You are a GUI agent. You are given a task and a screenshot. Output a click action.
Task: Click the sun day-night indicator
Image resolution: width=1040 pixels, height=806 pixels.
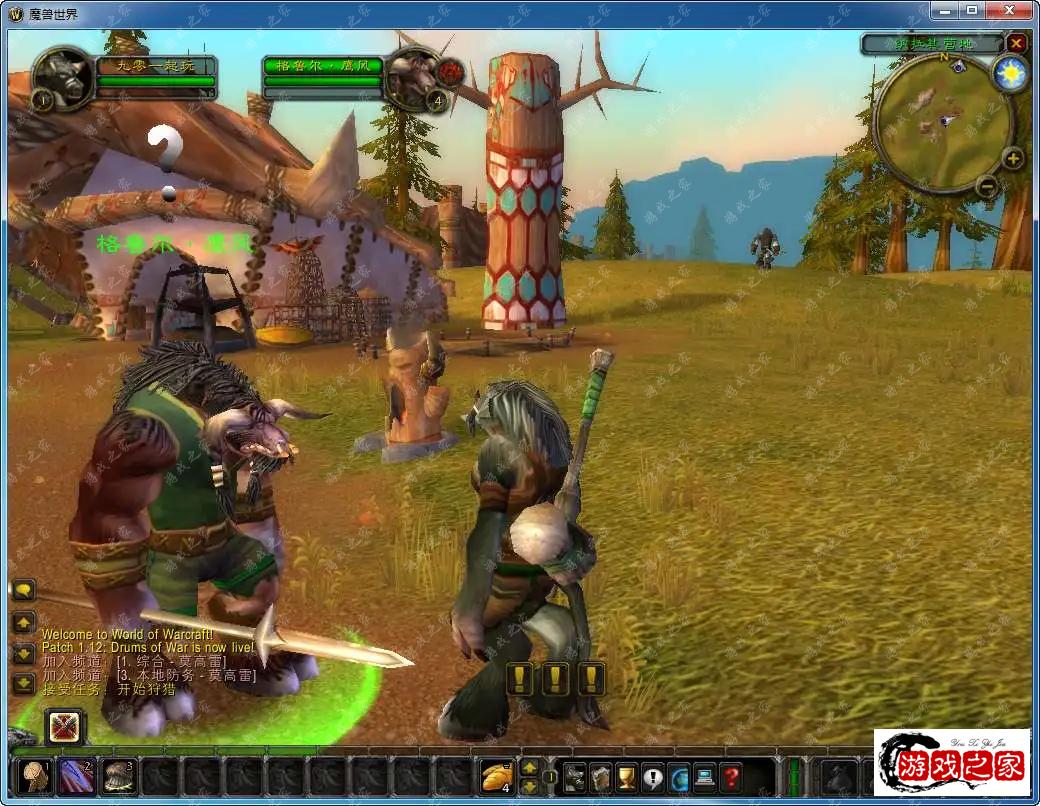pyautogui.click(x=1011, y=75)
